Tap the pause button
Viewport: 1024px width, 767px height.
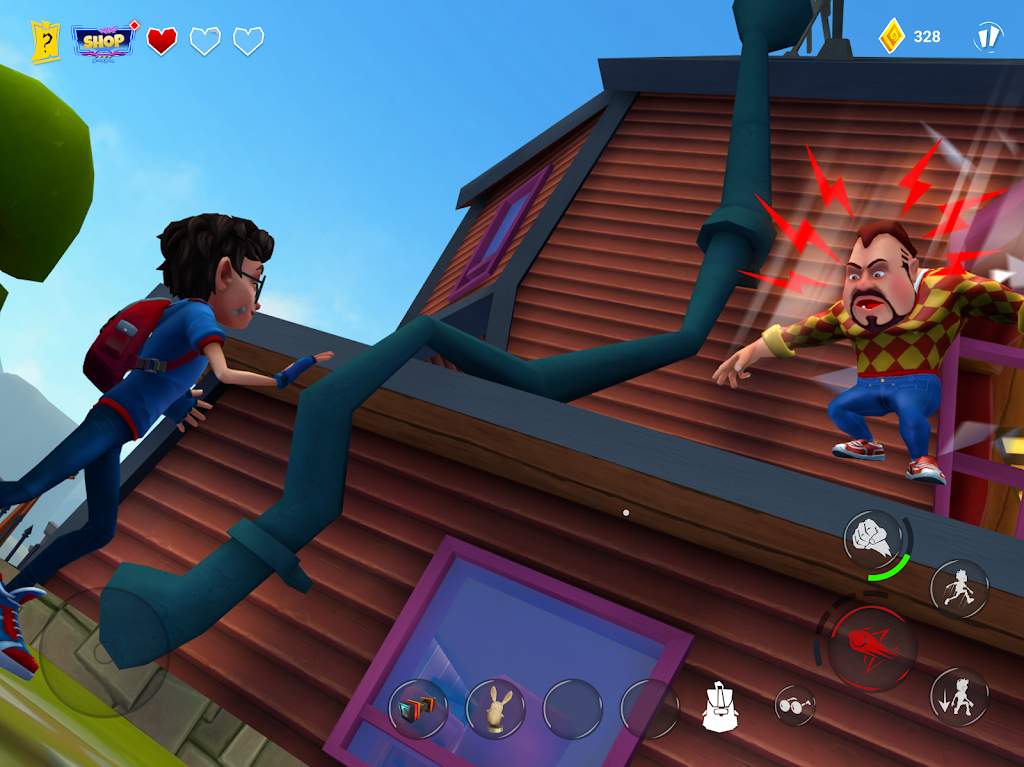(x=988, y=38)
